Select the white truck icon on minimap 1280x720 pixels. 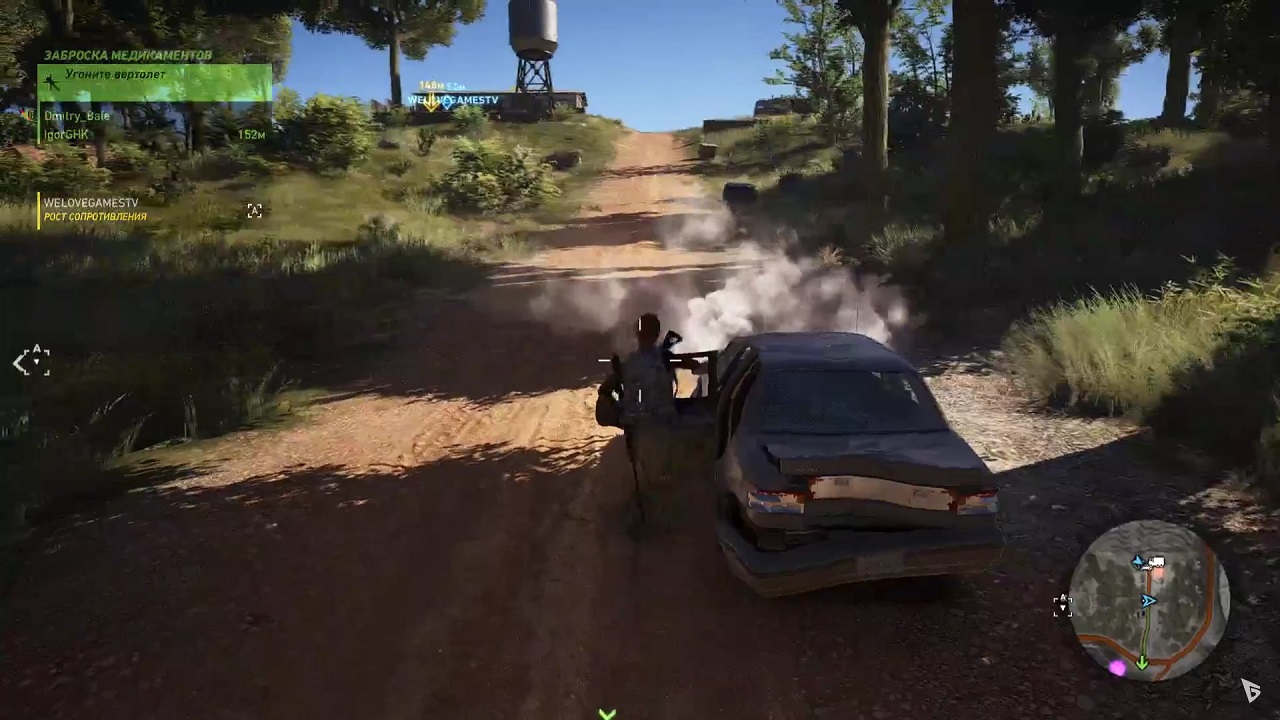[x=1156, y=563]
